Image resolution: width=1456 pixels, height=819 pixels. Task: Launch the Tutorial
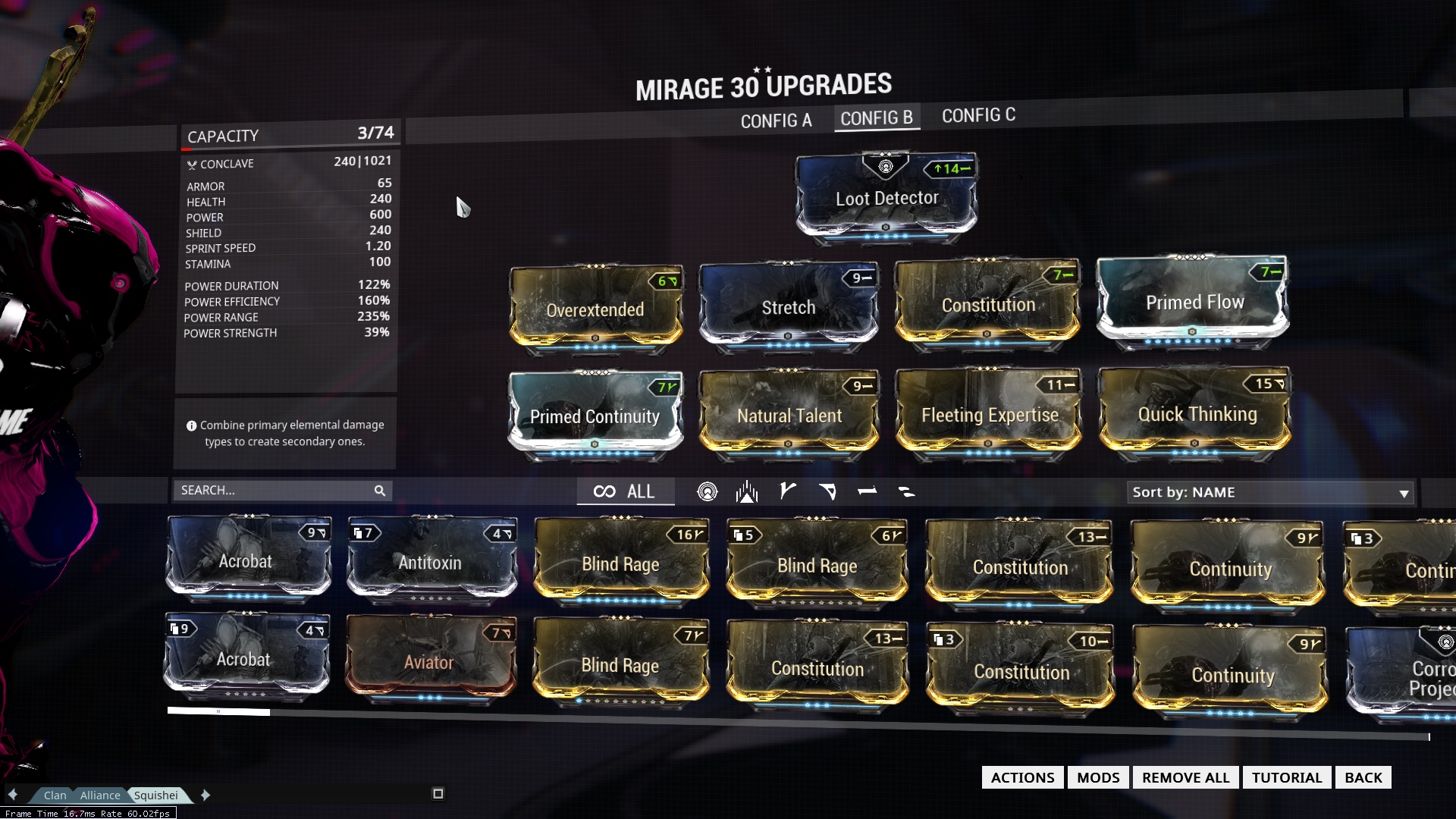[1286, 777]
